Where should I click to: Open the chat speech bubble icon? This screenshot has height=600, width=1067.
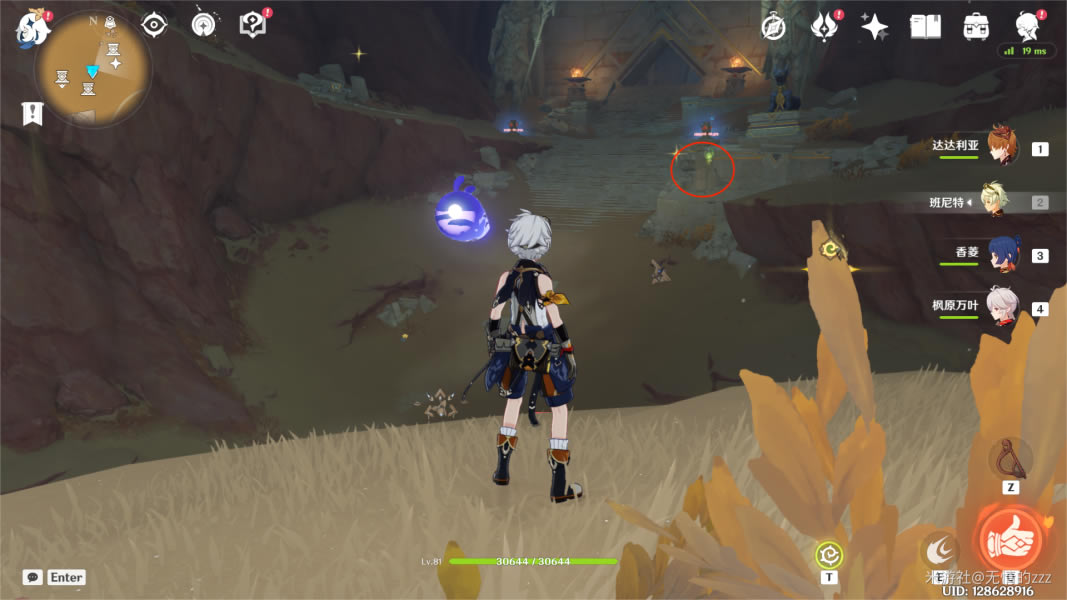pyautogui.click(x=33, y=577)
